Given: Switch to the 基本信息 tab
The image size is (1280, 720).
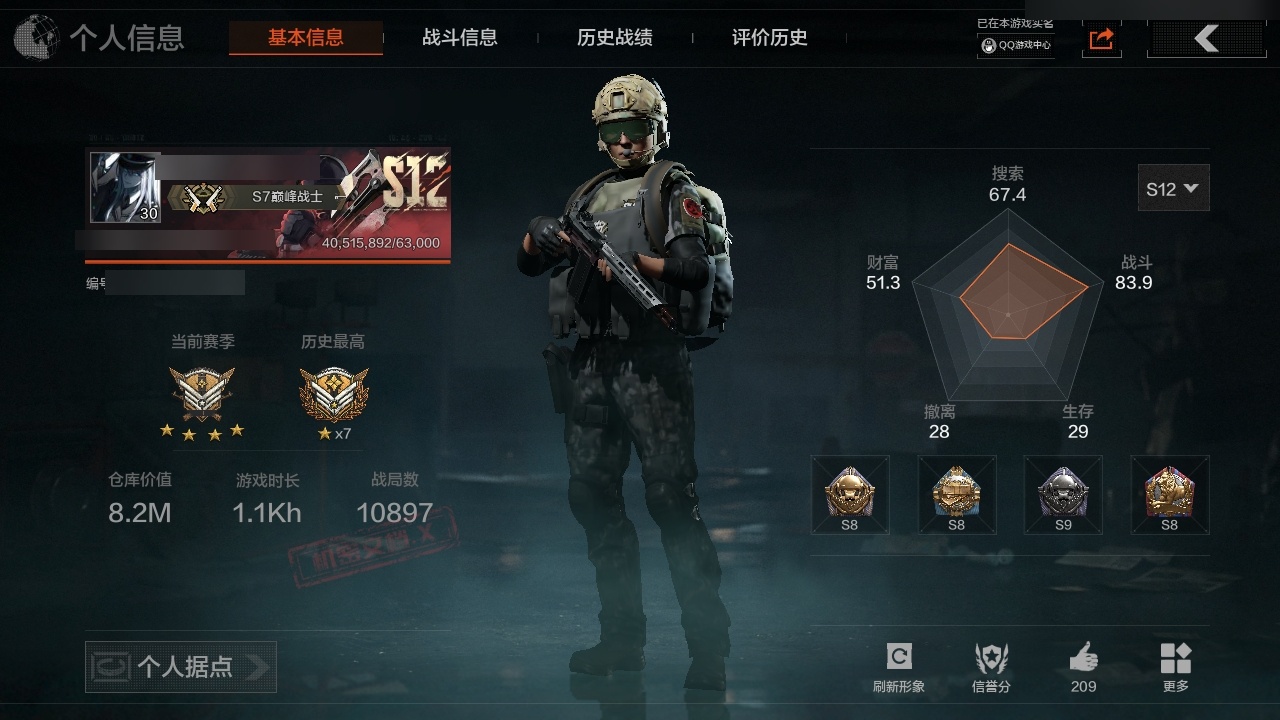Looking at the screenshot, I should [305, 38].
